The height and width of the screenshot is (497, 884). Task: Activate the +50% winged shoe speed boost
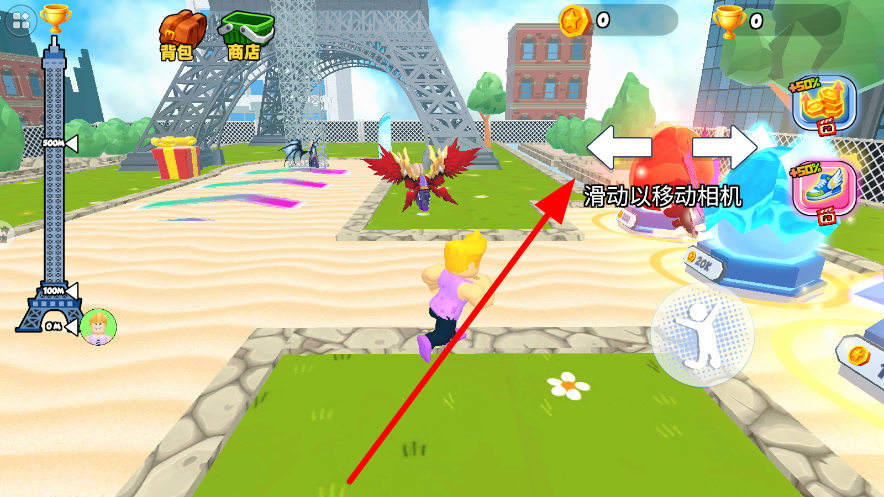tap(824, 187)
